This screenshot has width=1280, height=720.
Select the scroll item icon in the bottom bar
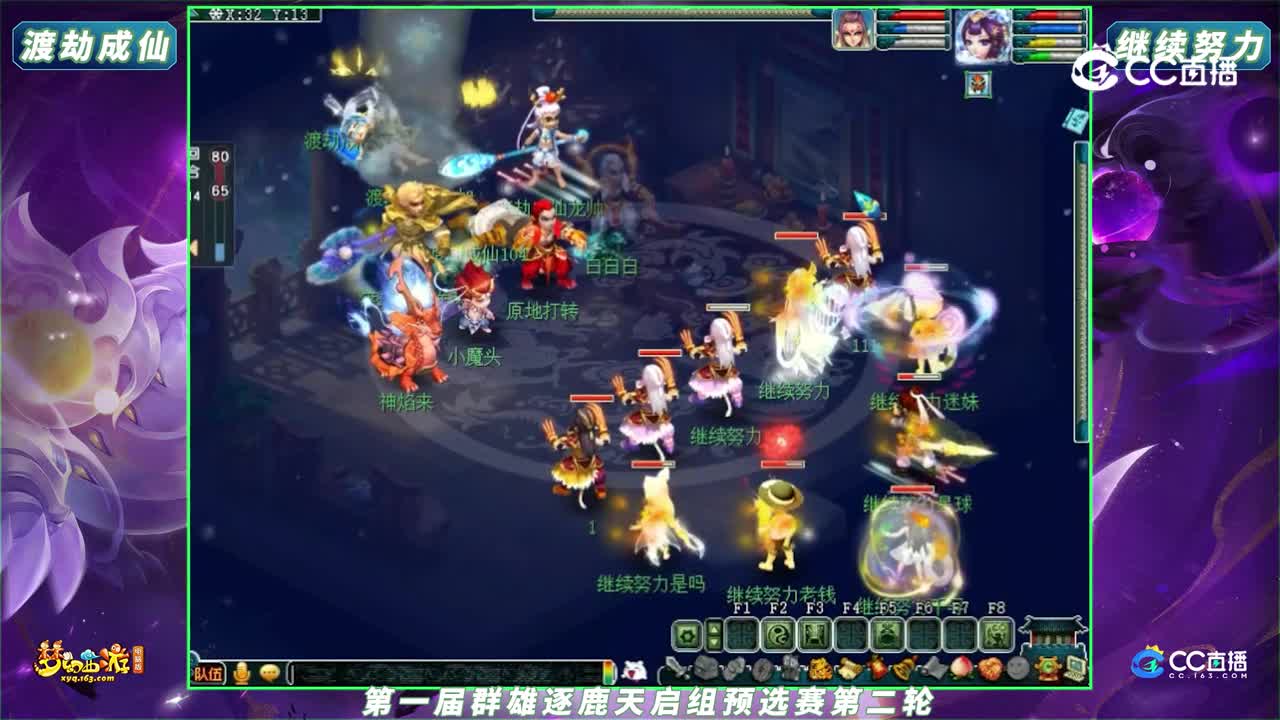850,666
